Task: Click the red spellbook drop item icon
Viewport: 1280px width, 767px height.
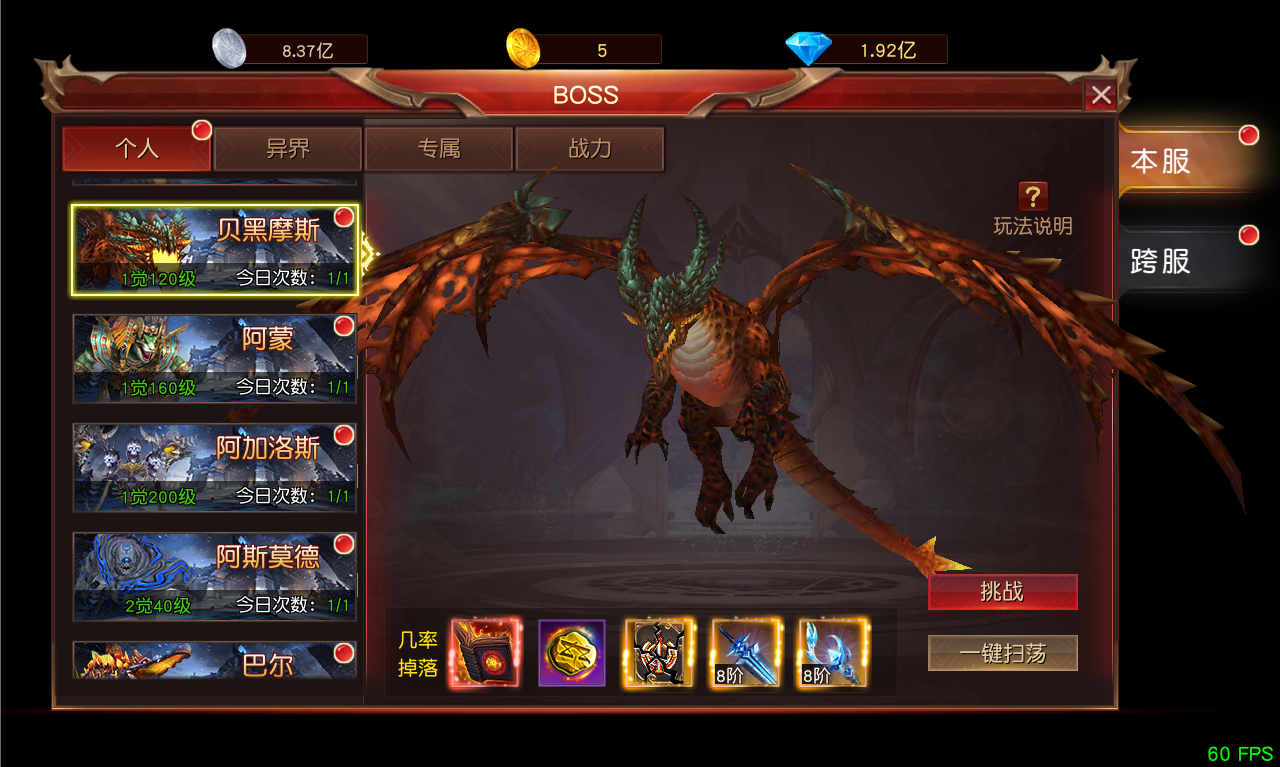Action: [x=485, y=652]
